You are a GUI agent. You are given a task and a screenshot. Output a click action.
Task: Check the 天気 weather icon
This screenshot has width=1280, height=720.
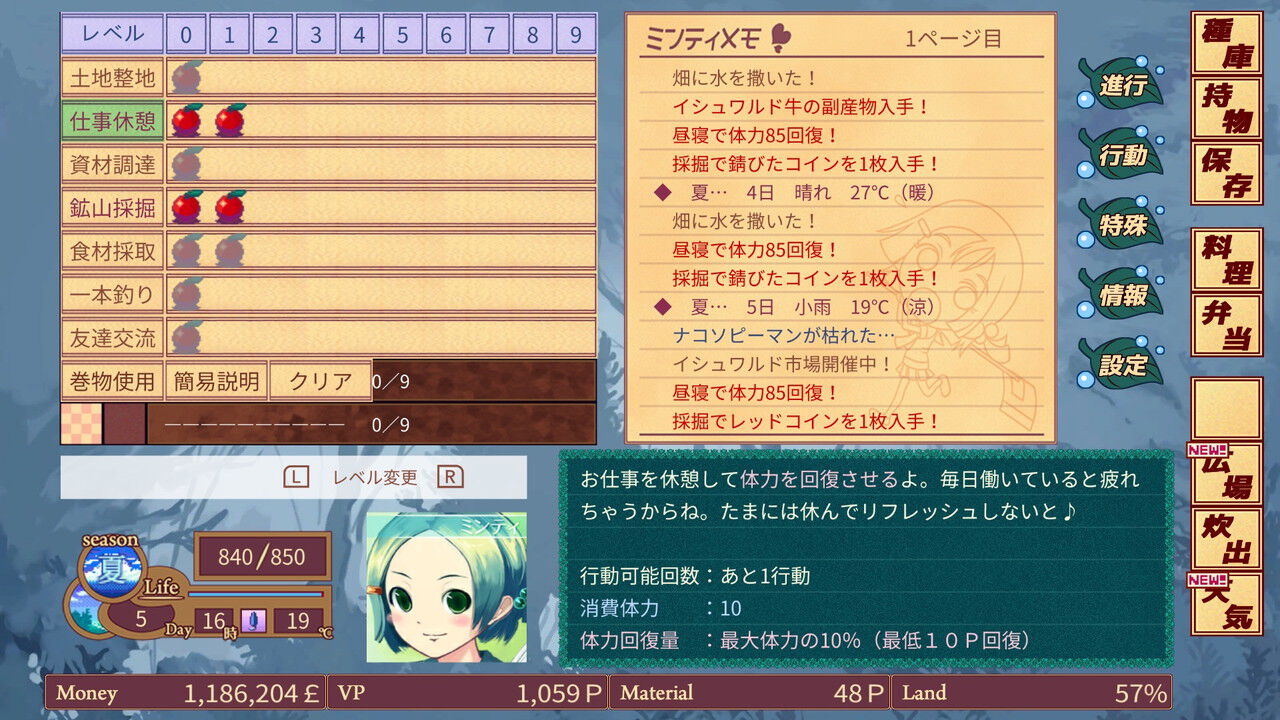point(1228,600)
